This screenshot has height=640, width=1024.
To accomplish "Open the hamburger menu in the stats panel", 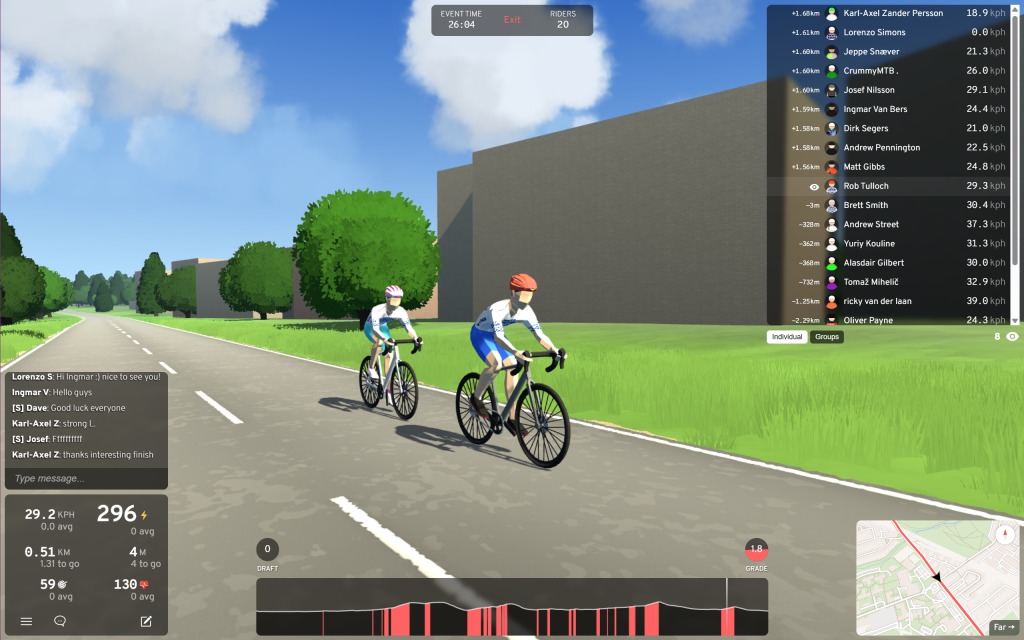I will tap(27, 621).
